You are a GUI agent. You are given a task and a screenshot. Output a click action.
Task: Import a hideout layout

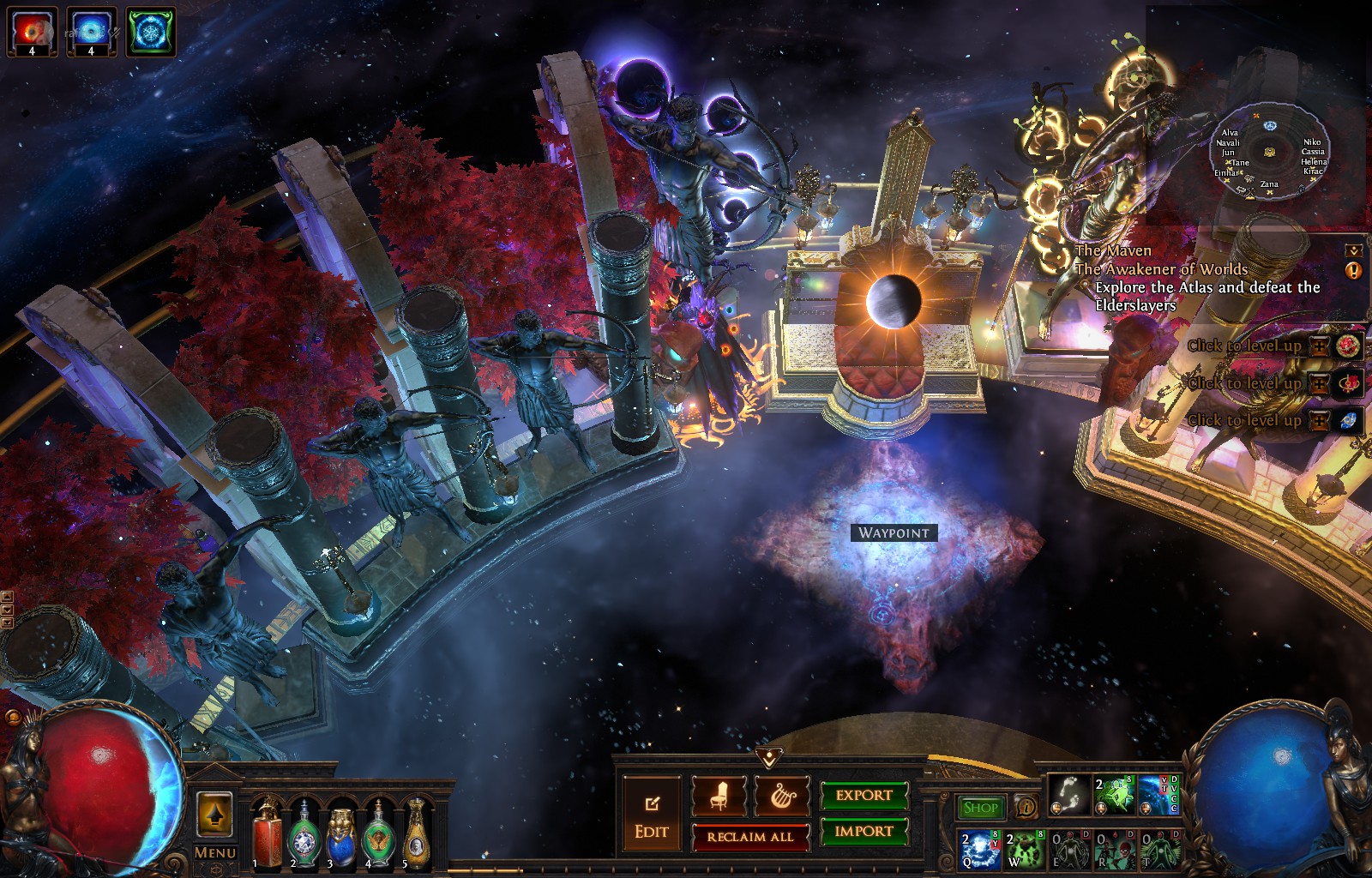coord(864,831)
